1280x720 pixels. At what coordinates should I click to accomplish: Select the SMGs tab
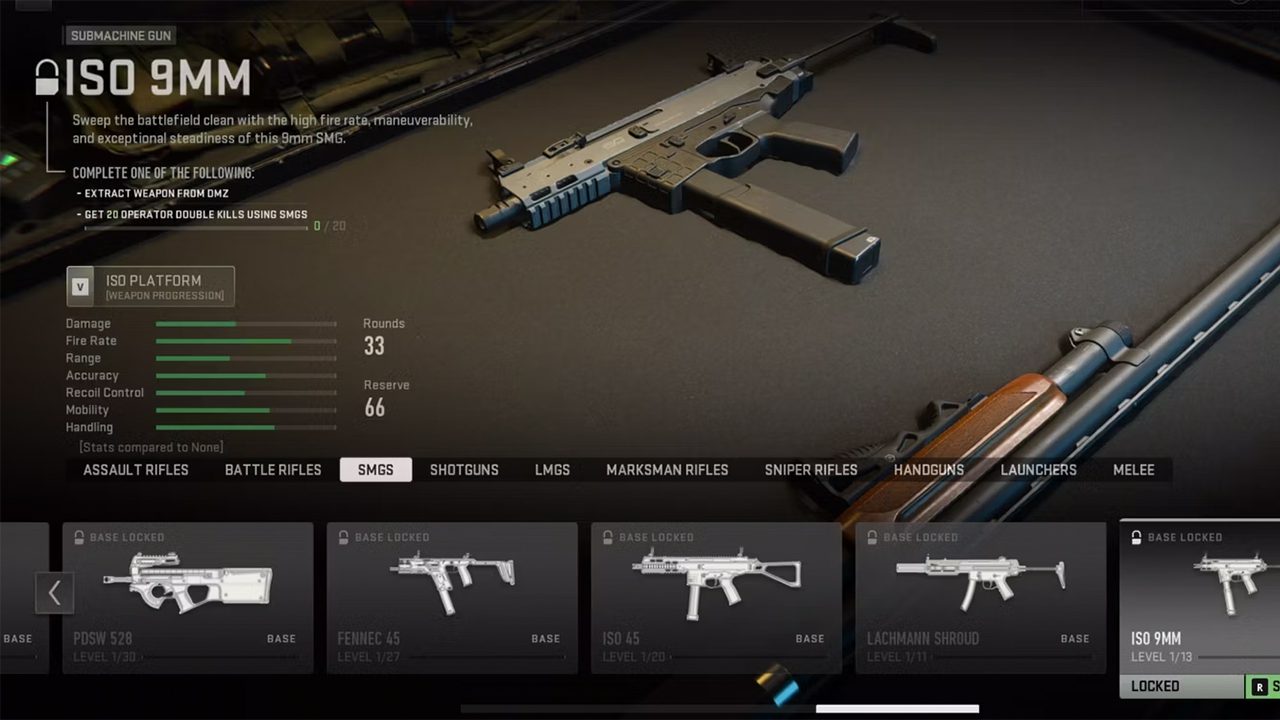click(x=375, y=470)
